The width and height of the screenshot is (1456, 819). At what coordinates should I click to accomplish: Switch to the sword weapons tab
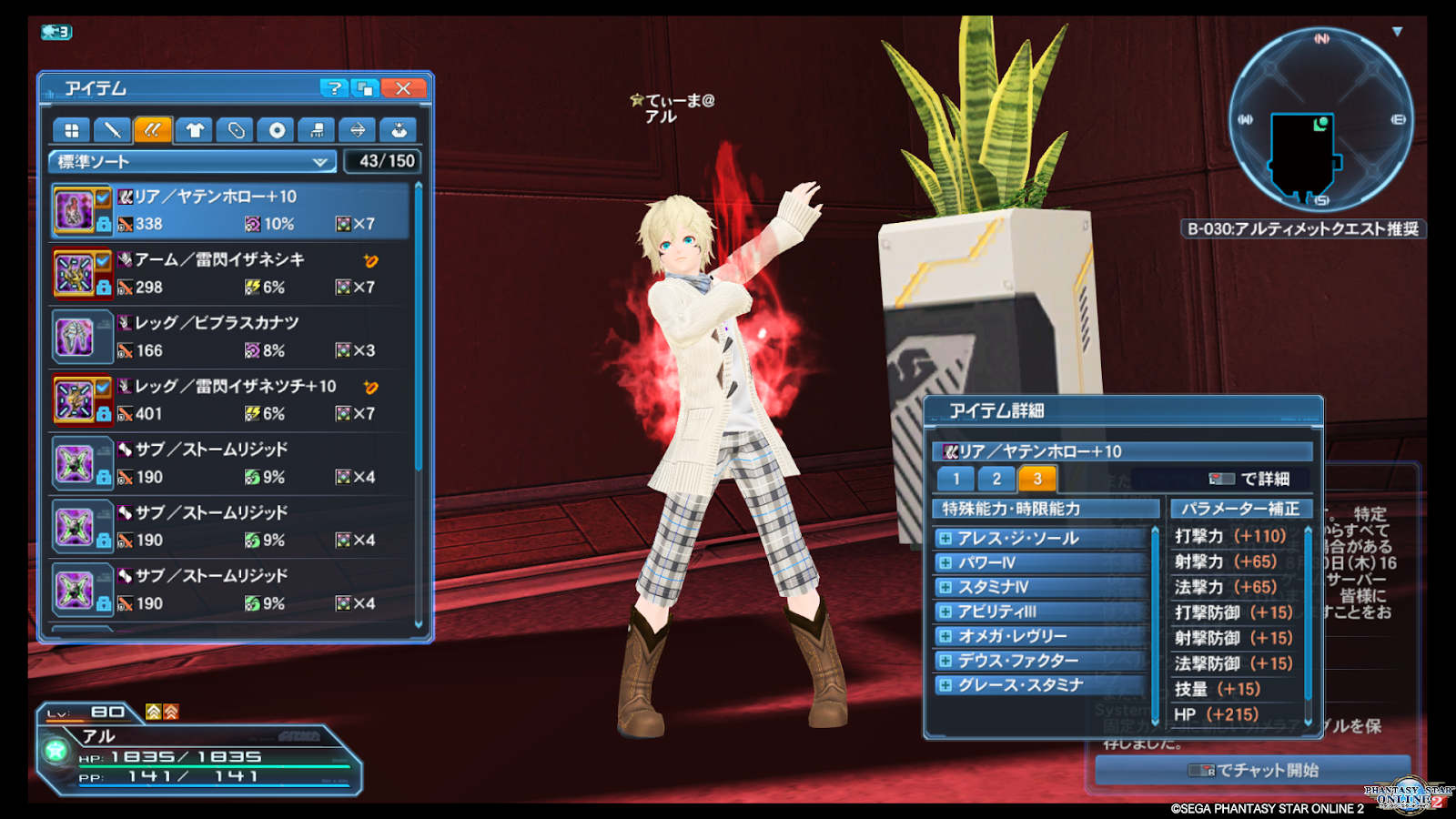(112, 130)
